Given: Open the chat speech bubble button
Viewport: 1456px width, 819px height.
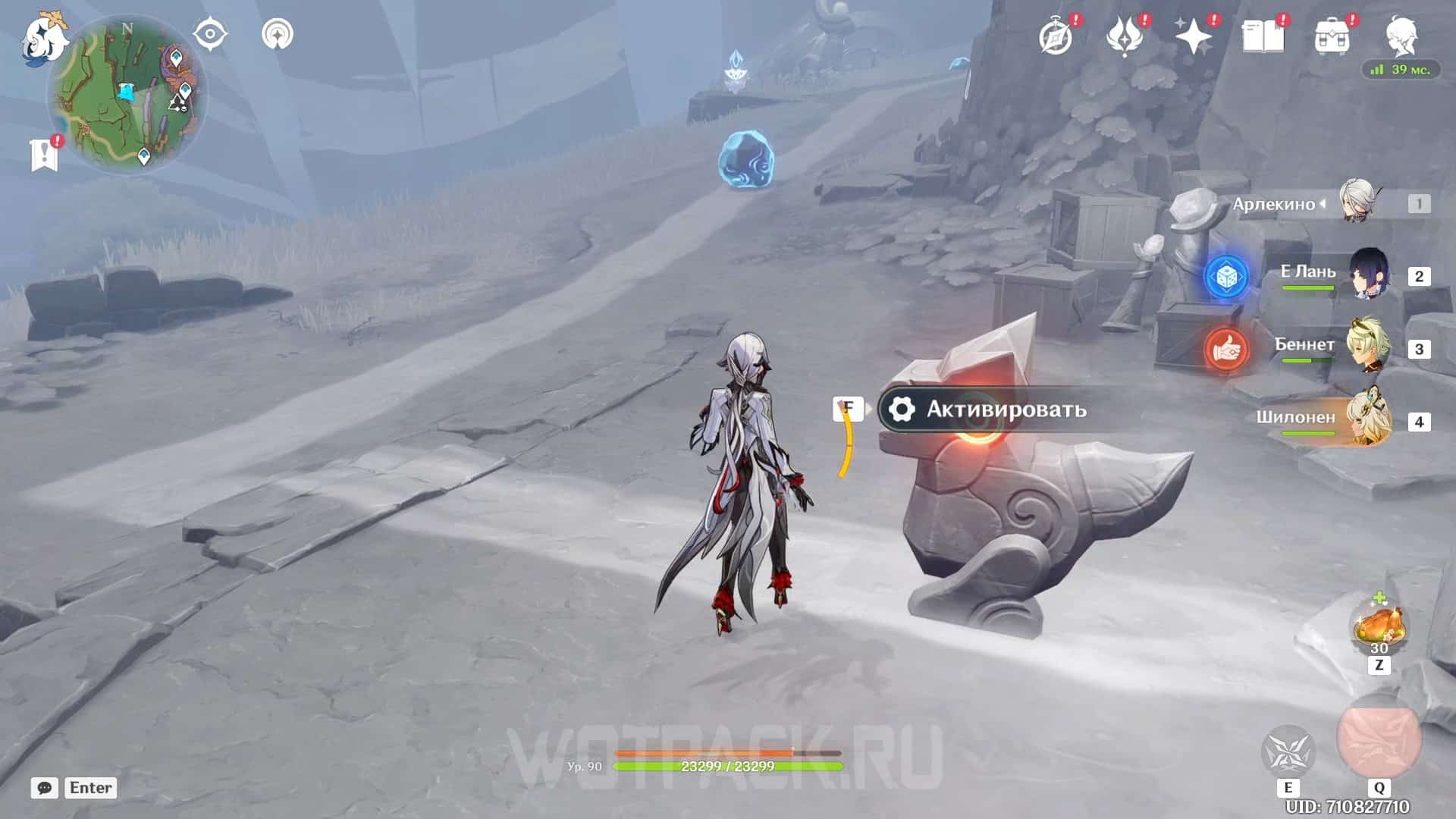Looking at the screenshot, I should pyautogui.click(x=45, y=788).
